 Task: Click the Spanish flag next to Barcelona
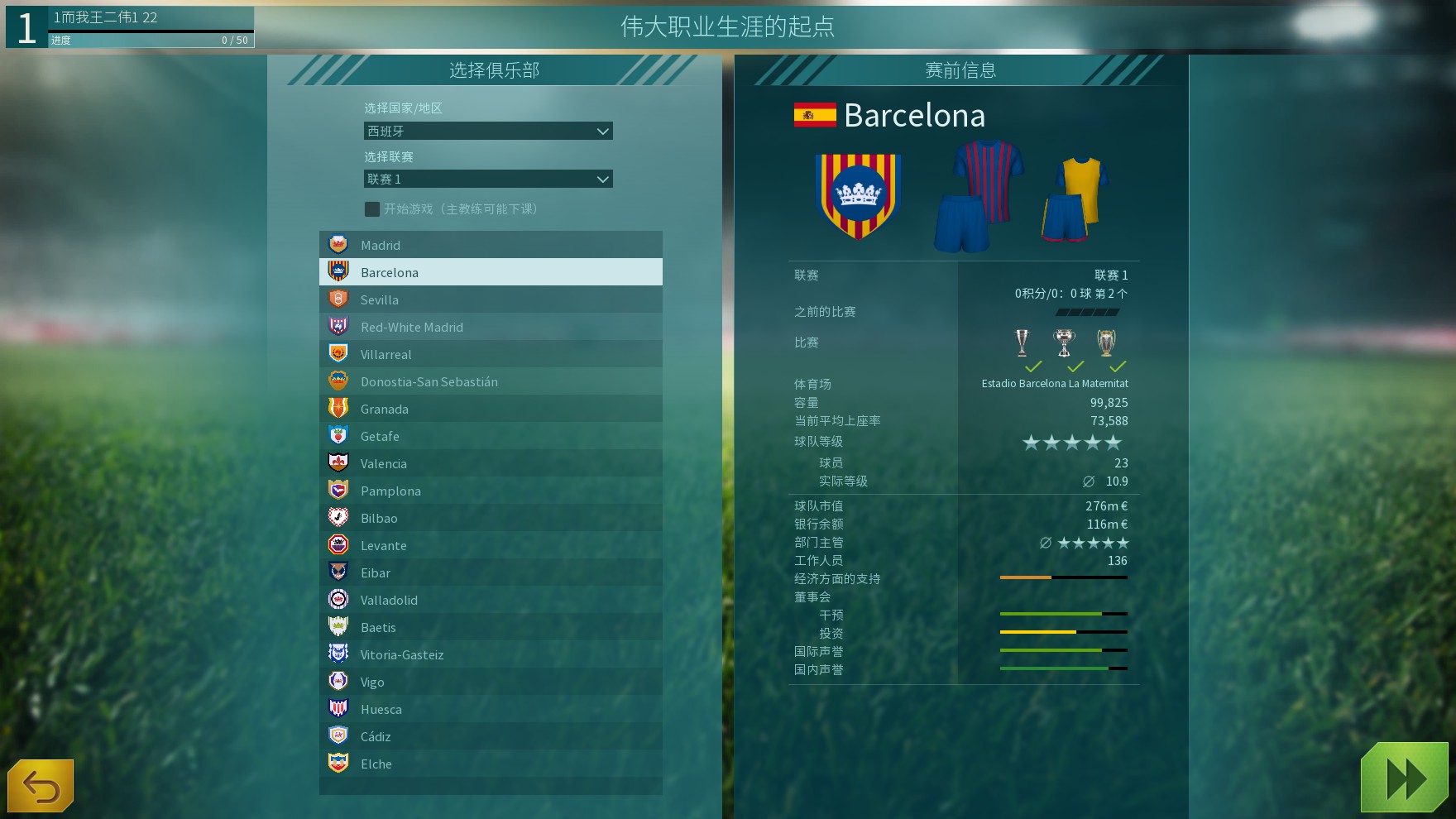pyautogui.click(x=813, y=115)
